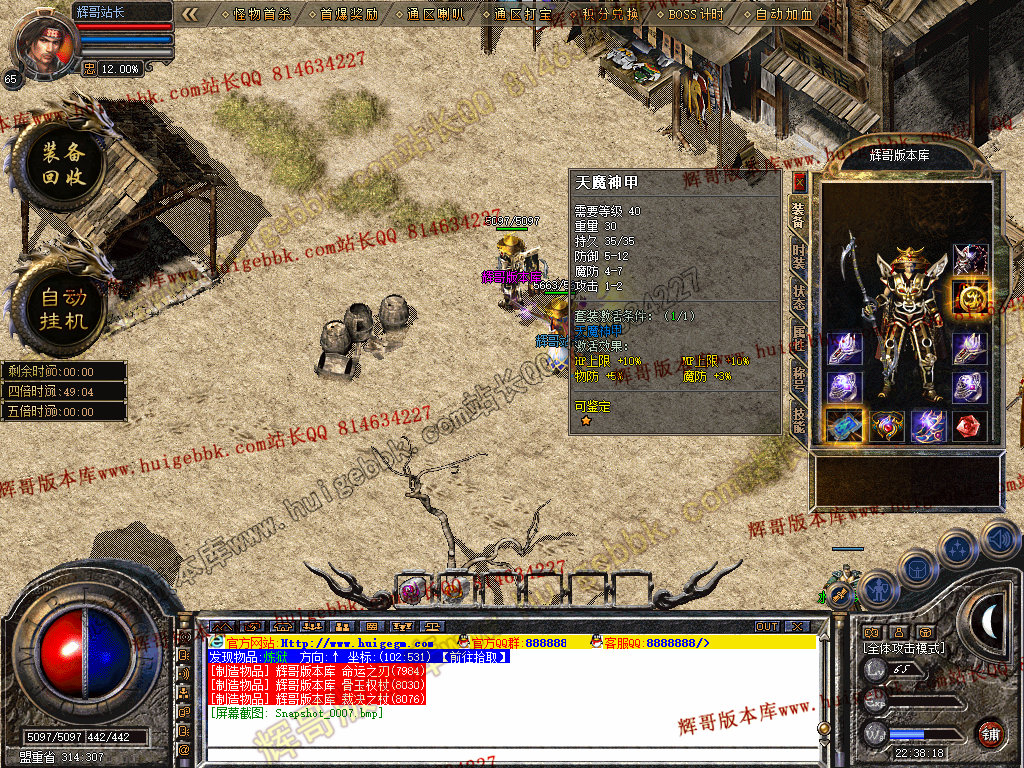Collapse the top menu with the double-arrow button
This screenshot has height=768, width=1024.
(191, 15)
